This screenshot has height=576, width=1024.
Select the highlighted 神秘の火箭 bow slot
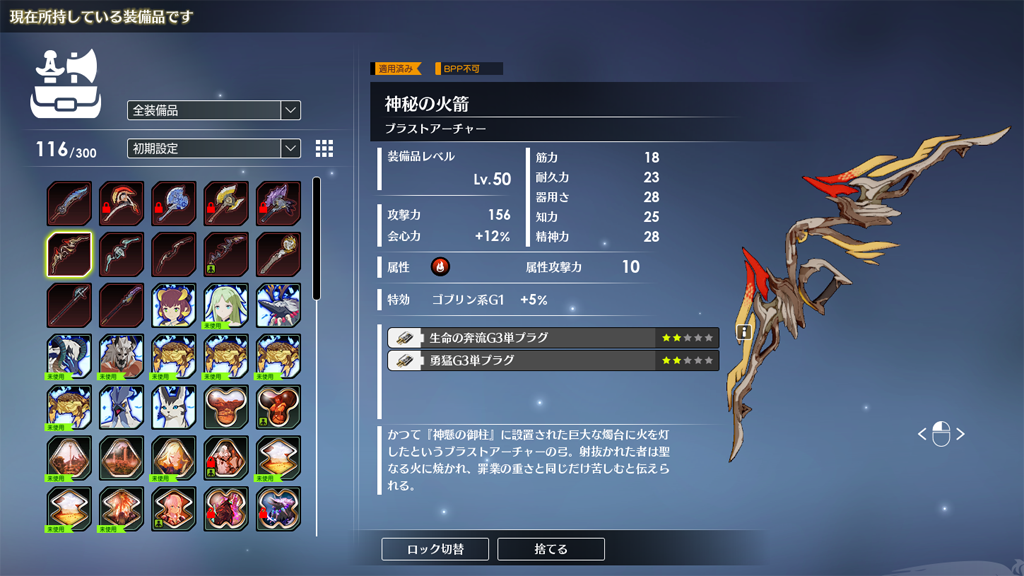69,255
